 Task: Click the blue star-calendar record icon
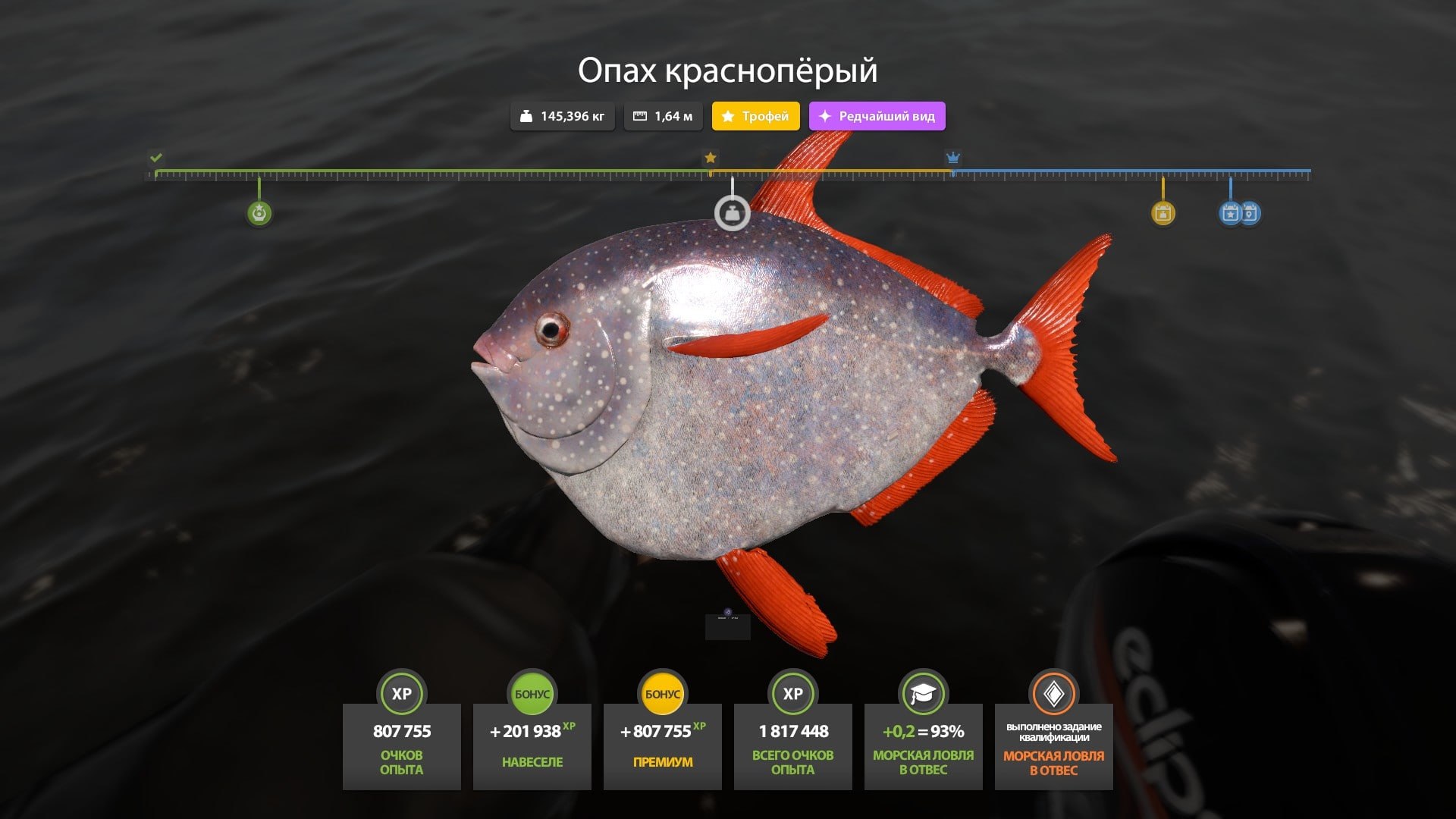coord(1230,213)
